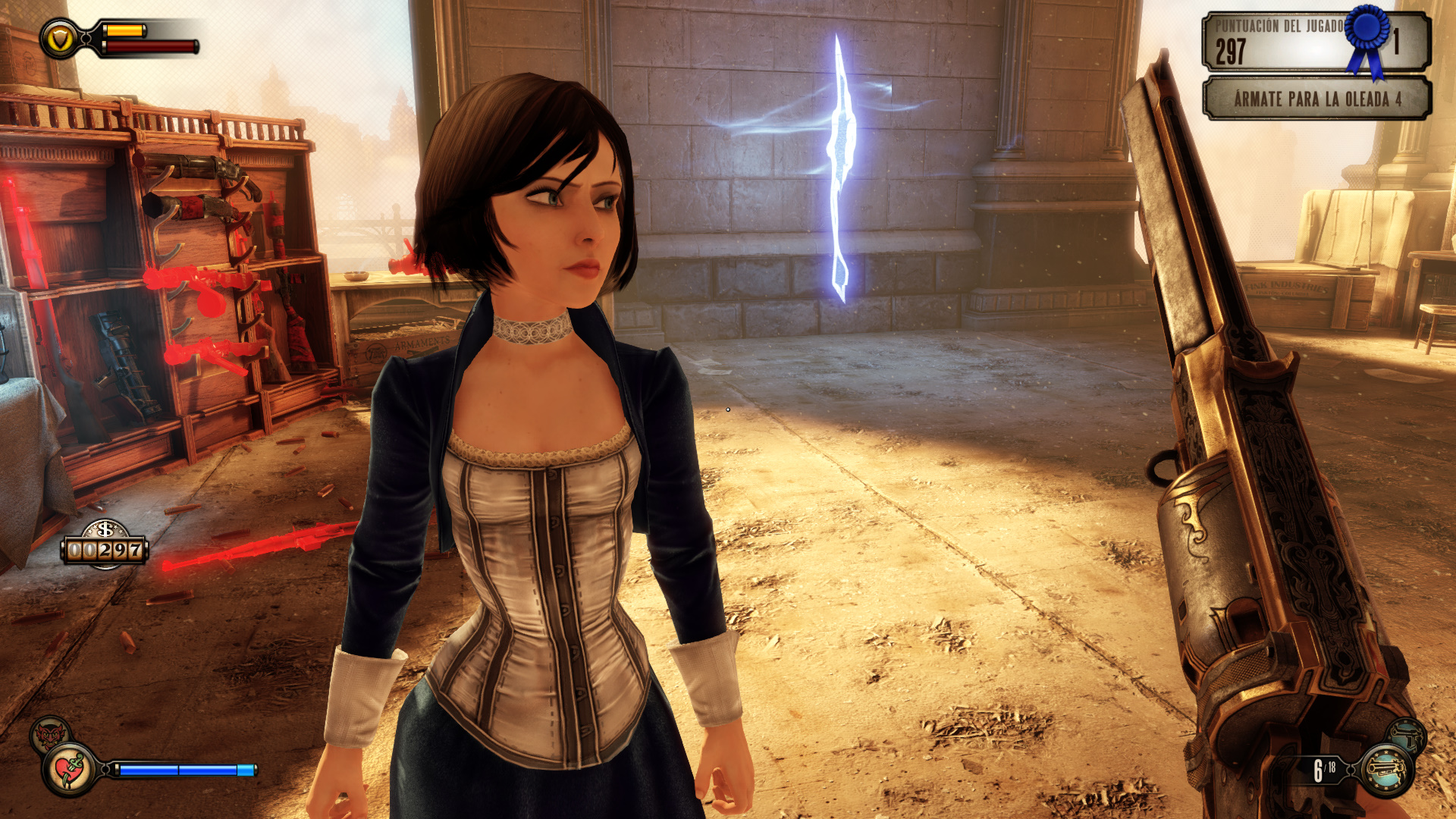1456x819 pixels.
Task: Switch to the Devil's Kiss vigor icon
Action: [50, 734]
